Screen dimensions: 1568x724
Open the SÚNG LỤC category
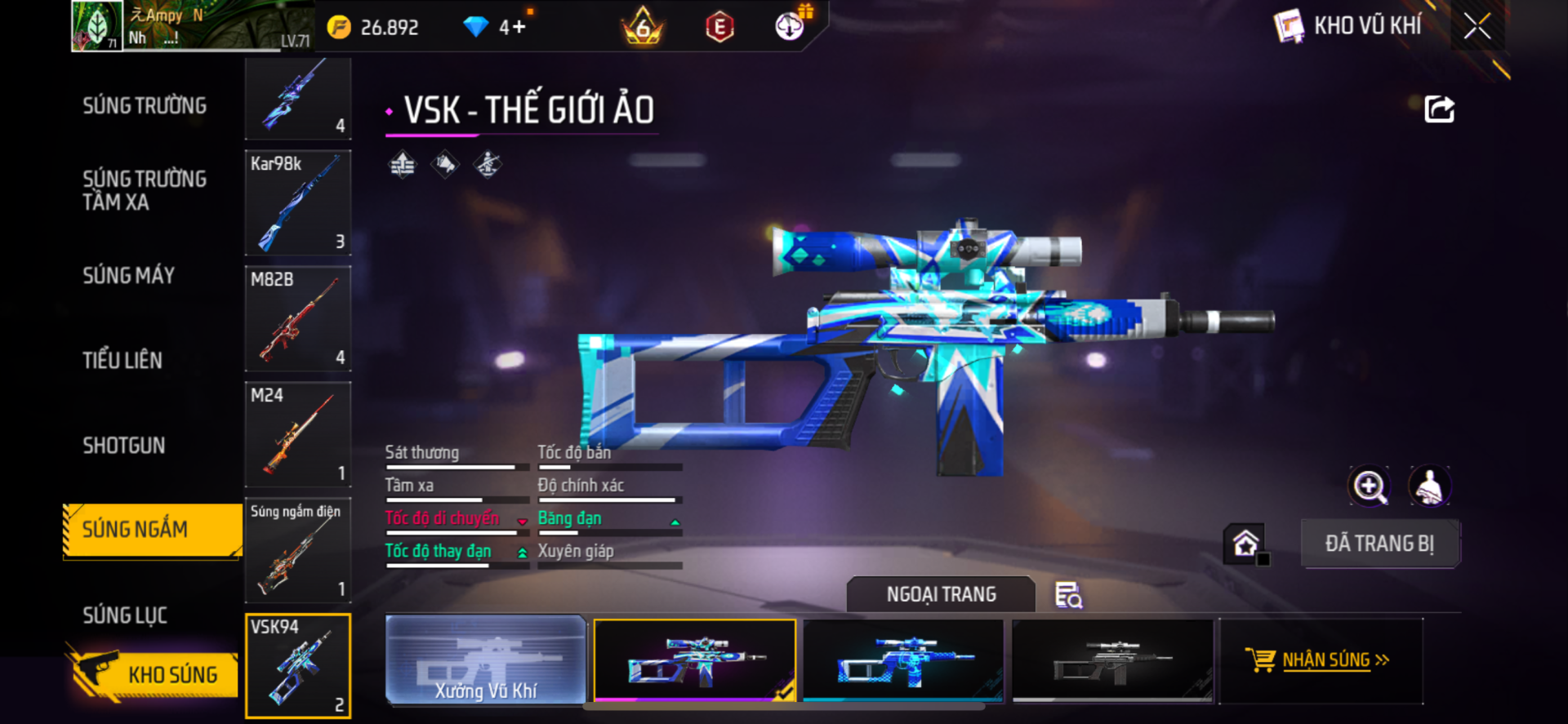click(x=125, y=615)
